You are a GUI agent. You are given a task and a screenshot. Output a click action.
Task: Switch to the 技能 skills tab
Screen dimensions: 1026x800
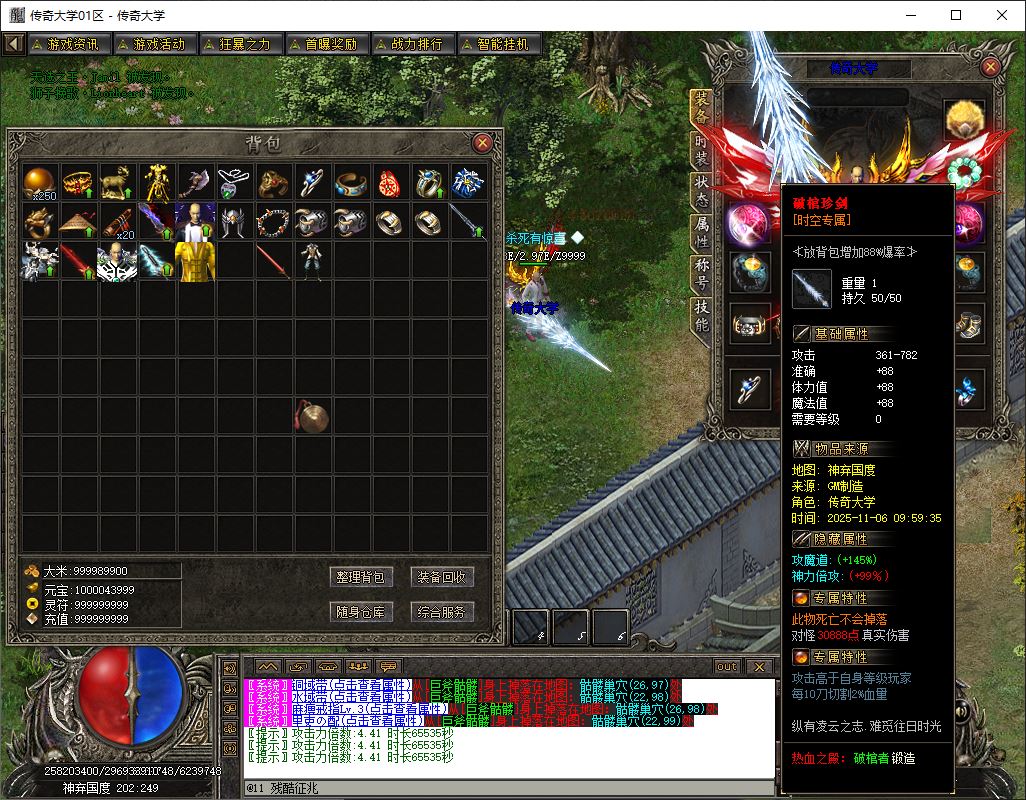pyautogui.click(x=701, y=315)
